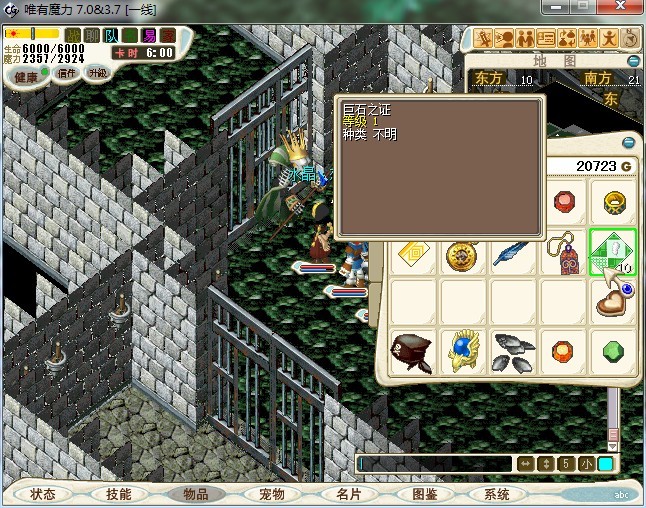646x508 pixels.
Task: Toggle the 易 (Trade) mode icon
Action: (x=147, y=36)
